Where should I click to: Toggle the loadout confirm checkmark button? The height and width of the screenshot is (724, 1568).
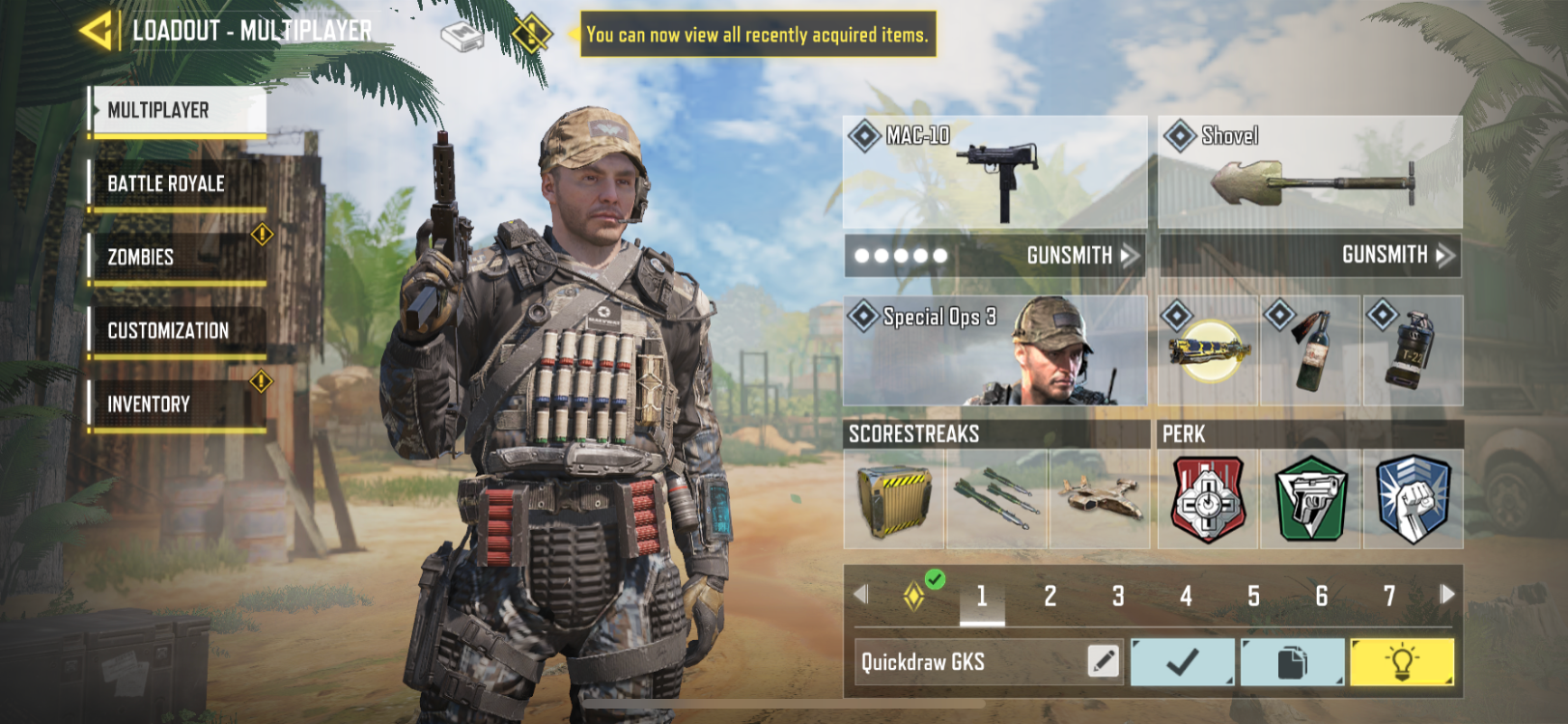[1183, 662]
